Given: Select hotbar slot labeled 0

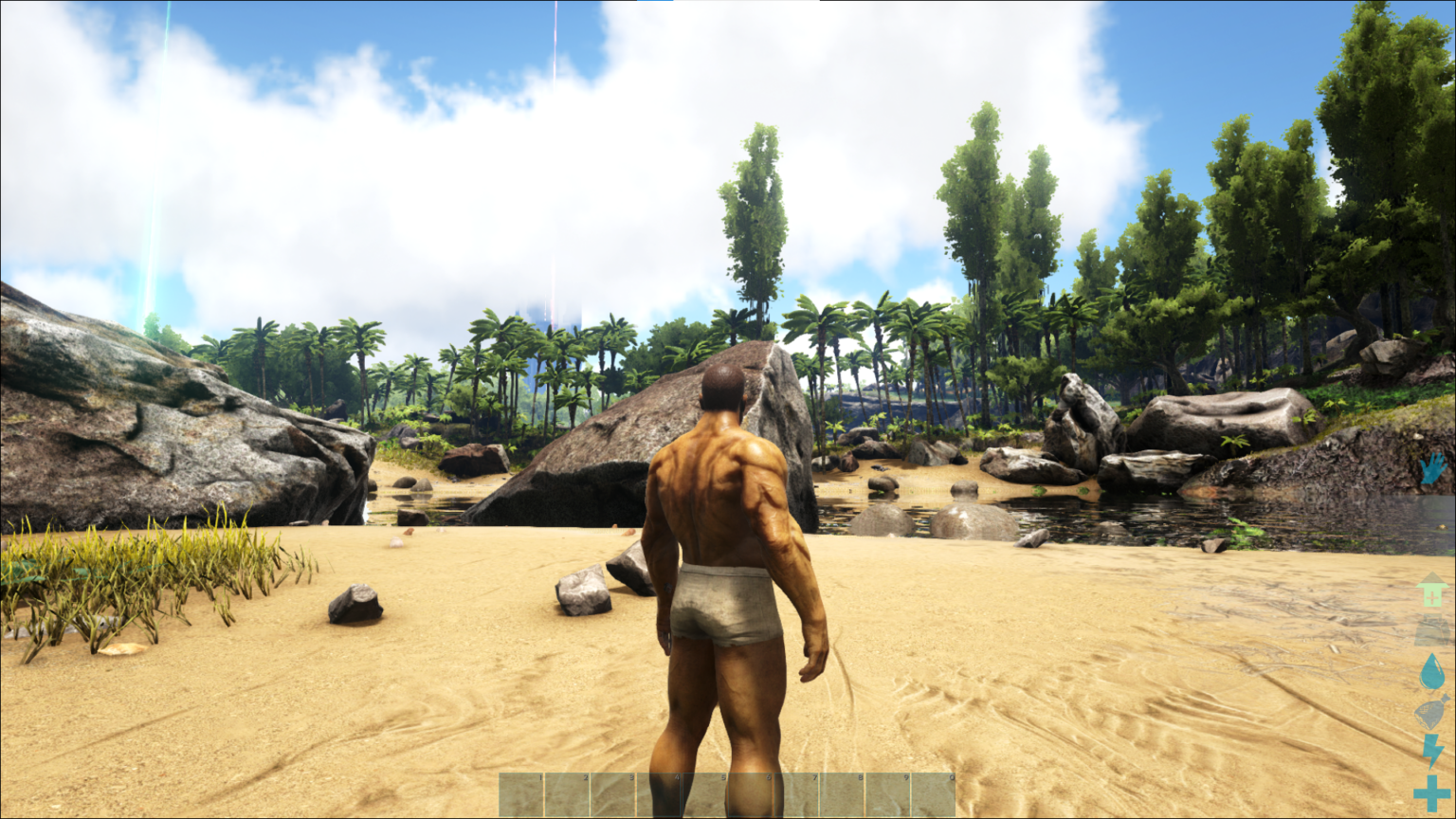Looking at the screenshot, I should [x=934, y=794].
